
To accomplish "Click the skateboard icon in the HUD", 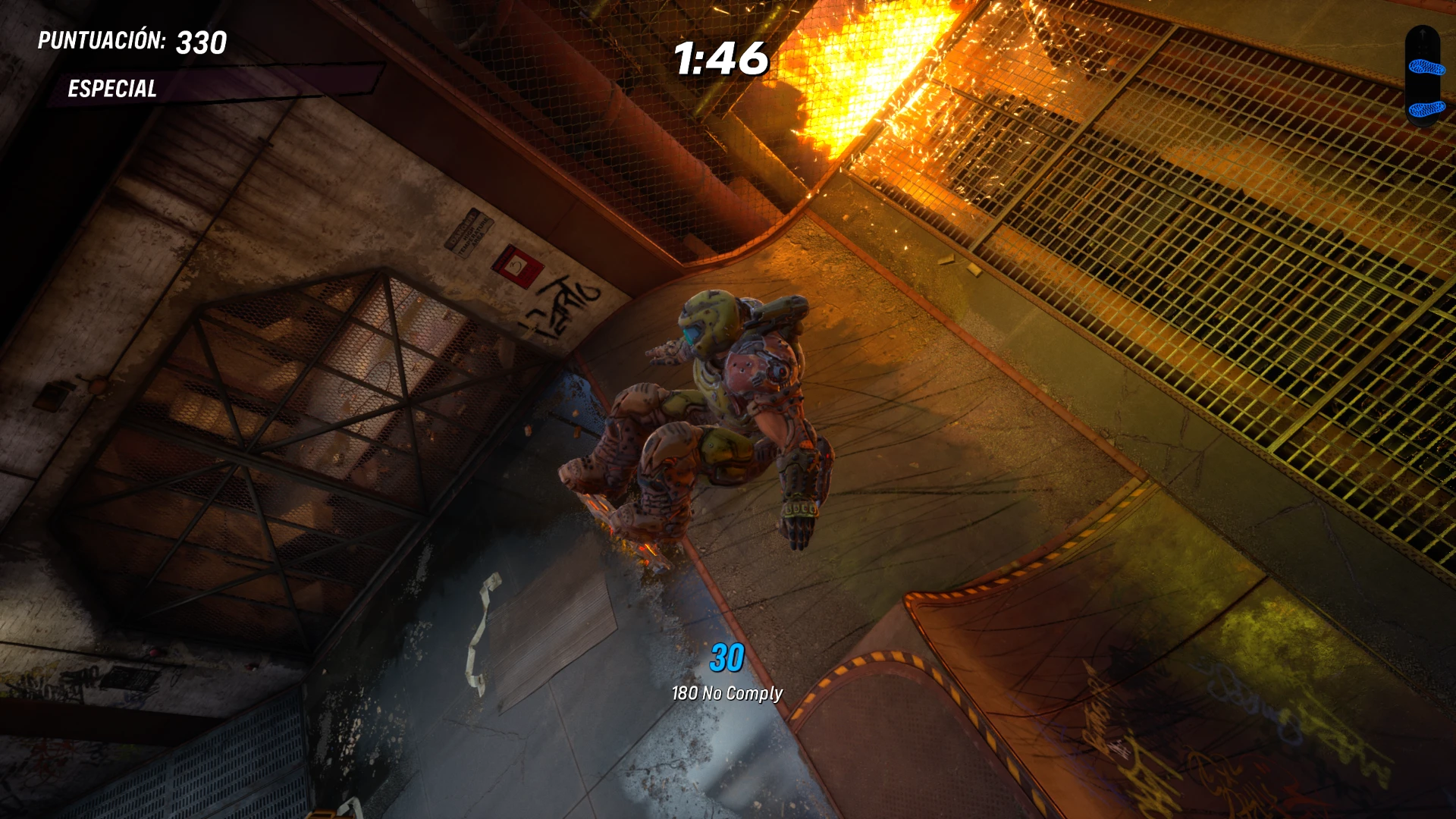I will pos(1423,77).
